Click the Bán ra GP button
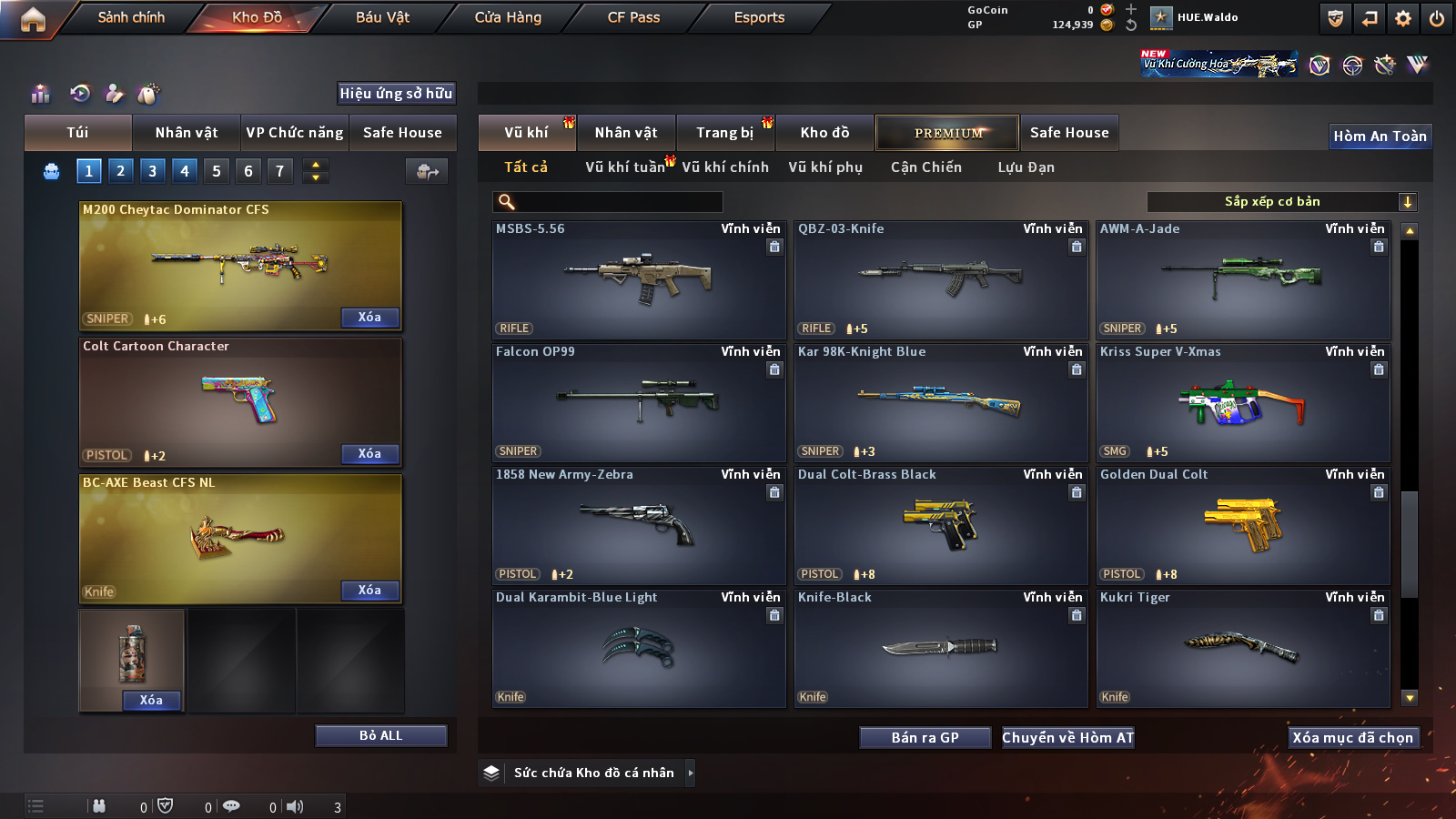 [x=925, y=738]
